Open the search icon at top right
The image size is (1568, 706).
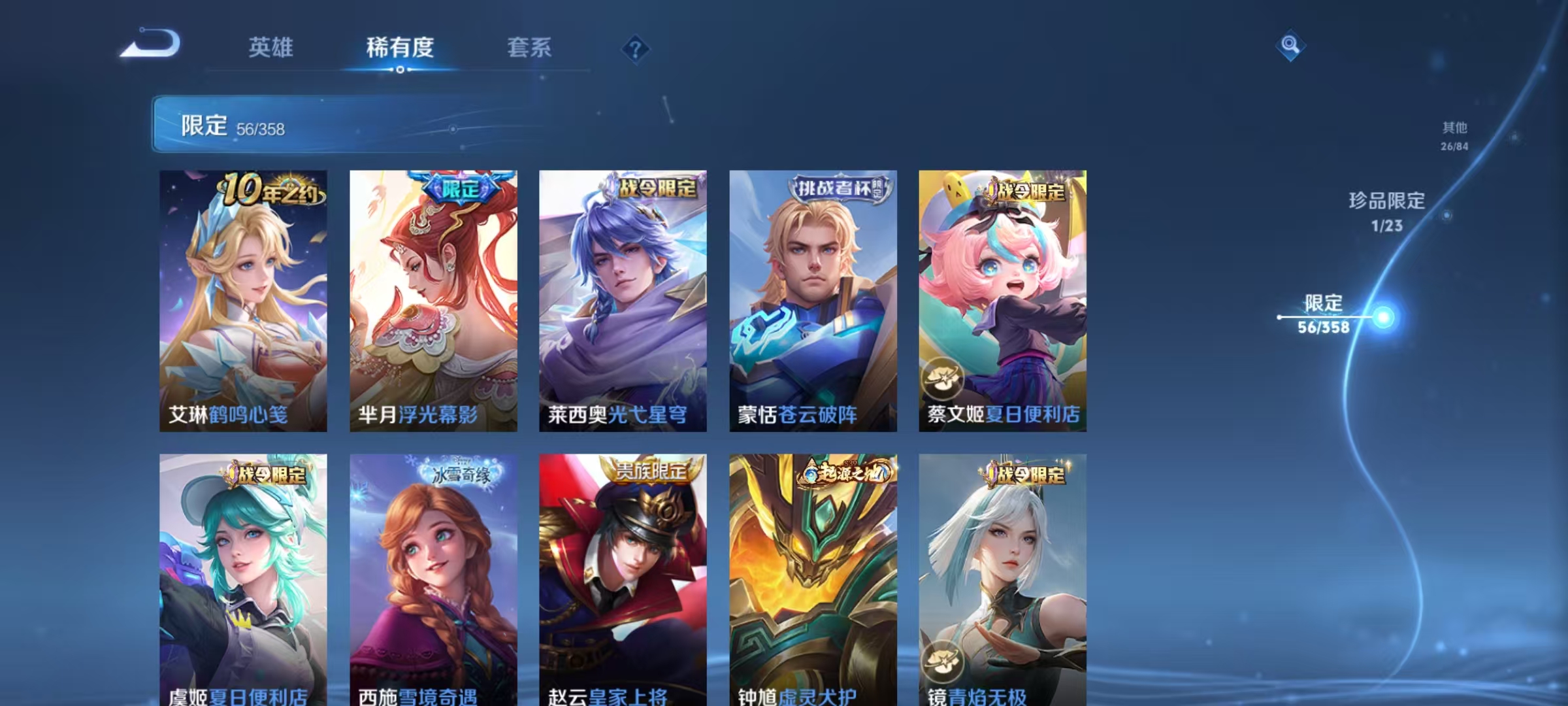pyautogui.click(x=1289, y=46)
